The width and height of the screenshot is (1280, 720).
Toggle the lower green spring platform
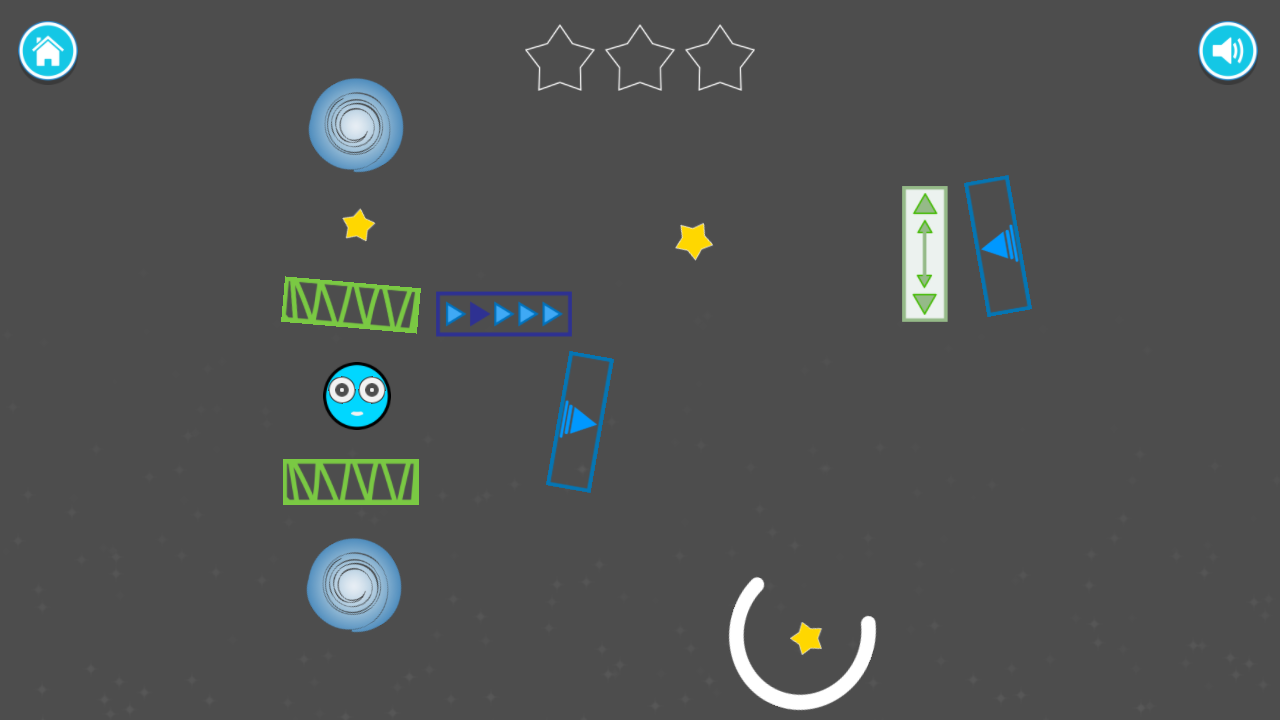pyautogui.click(x=351, y=482)
